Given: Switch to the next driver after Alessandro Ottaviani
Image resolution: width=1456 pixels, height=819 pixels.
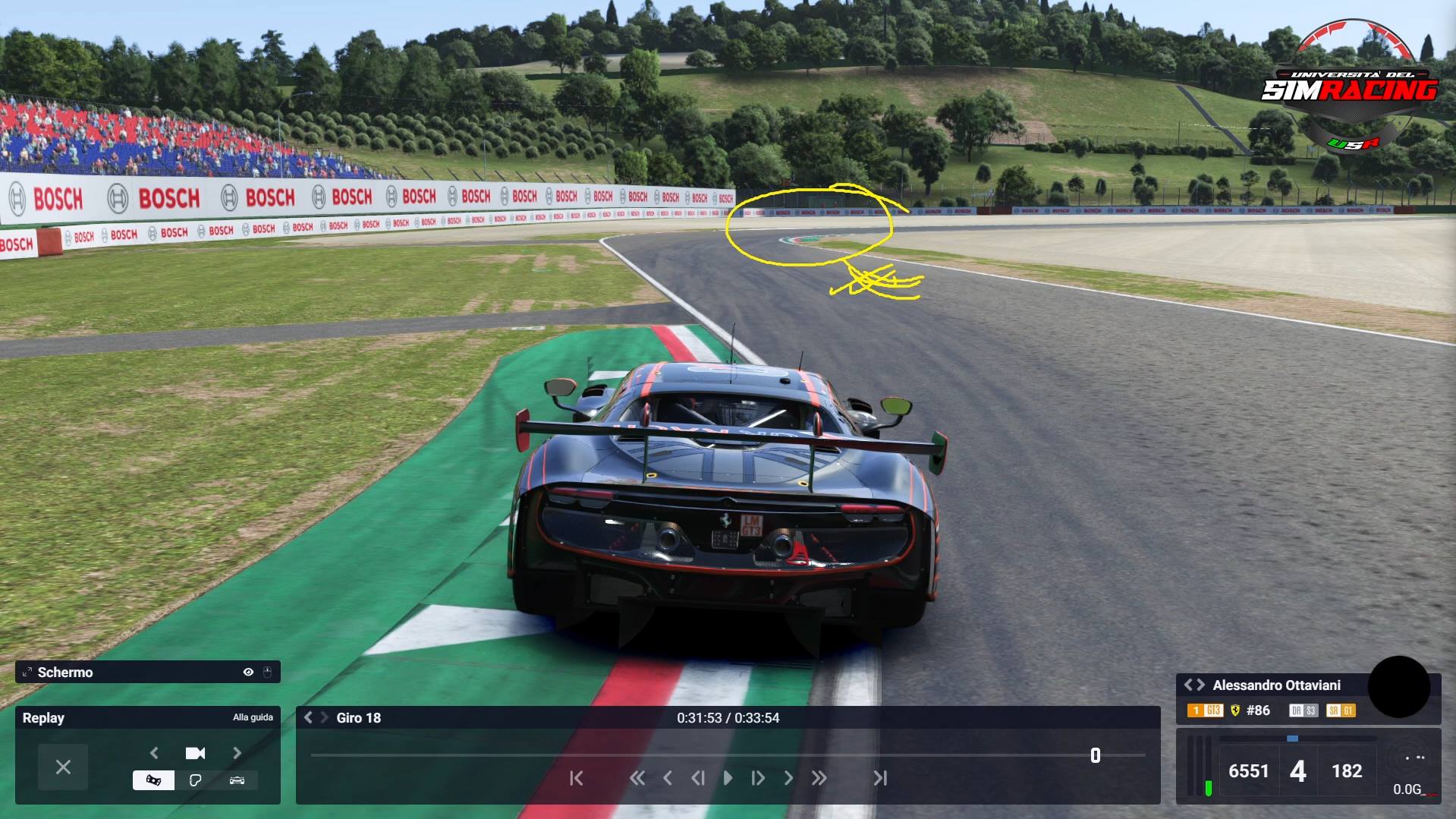Looking at the screenshot, I should tap(1201, 685).
